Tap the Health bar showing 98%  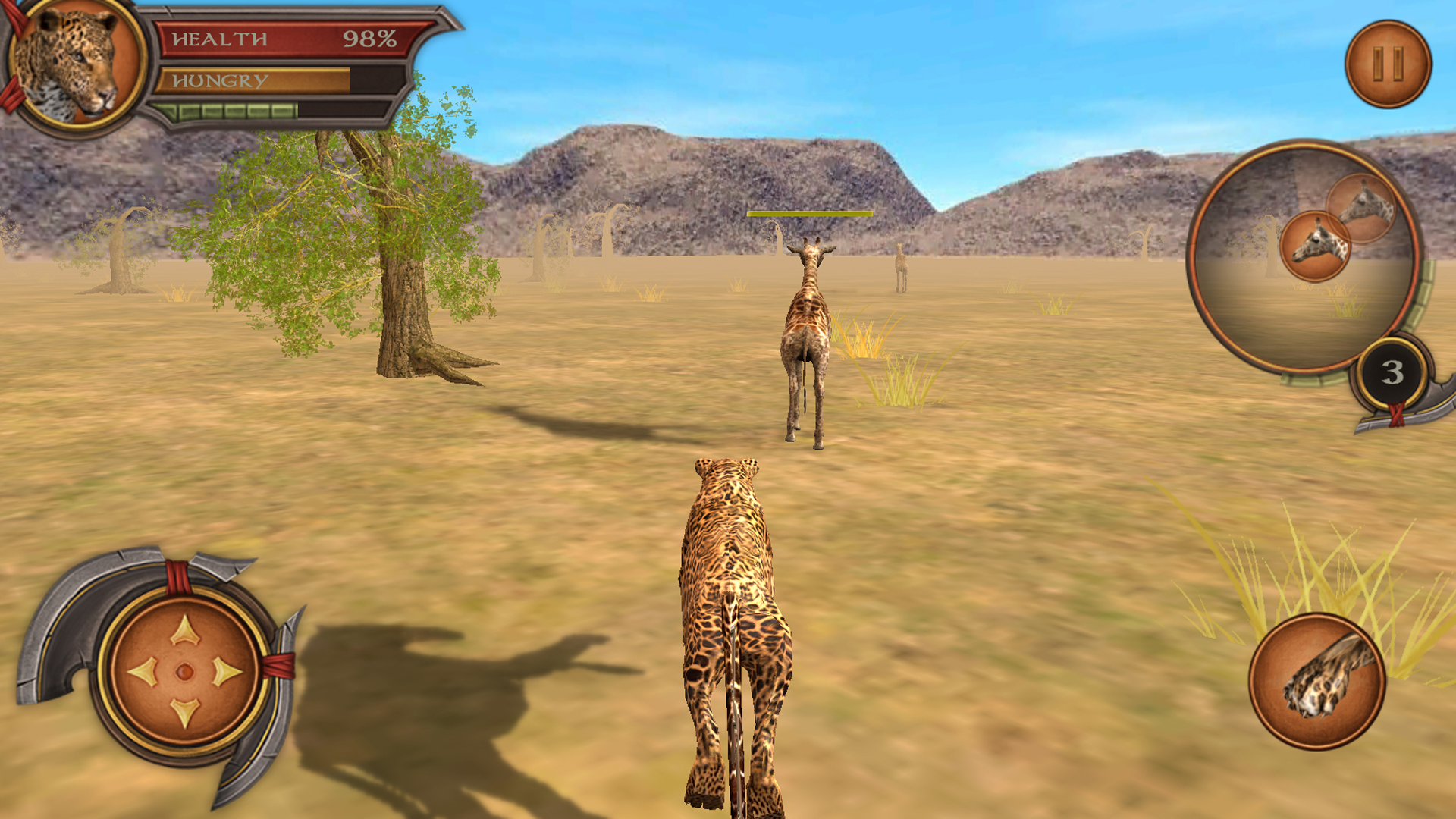281,39
